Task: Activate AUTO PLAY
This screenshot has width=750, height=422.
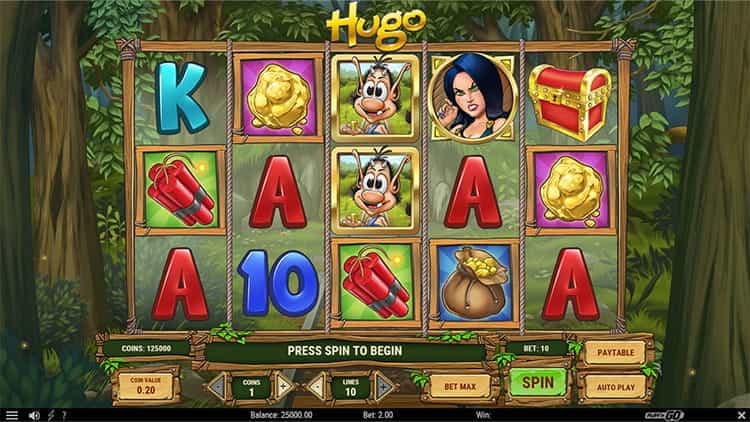Action: (x=613, y=384)
